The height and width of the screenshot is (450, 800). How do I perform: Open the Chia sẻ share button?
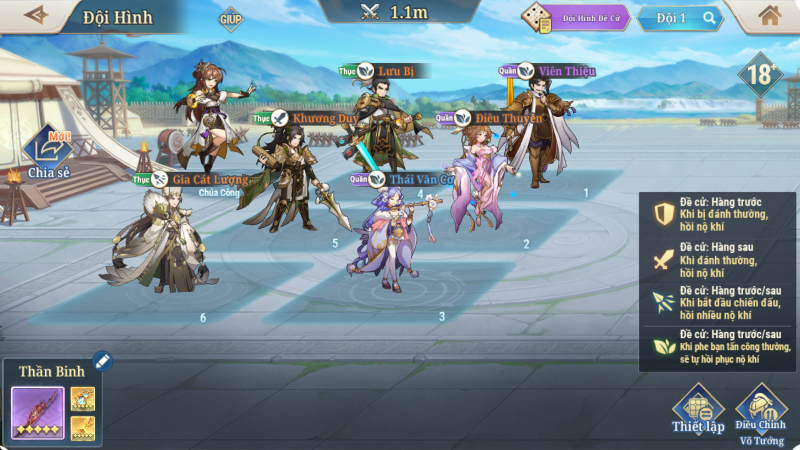point(48,157)
